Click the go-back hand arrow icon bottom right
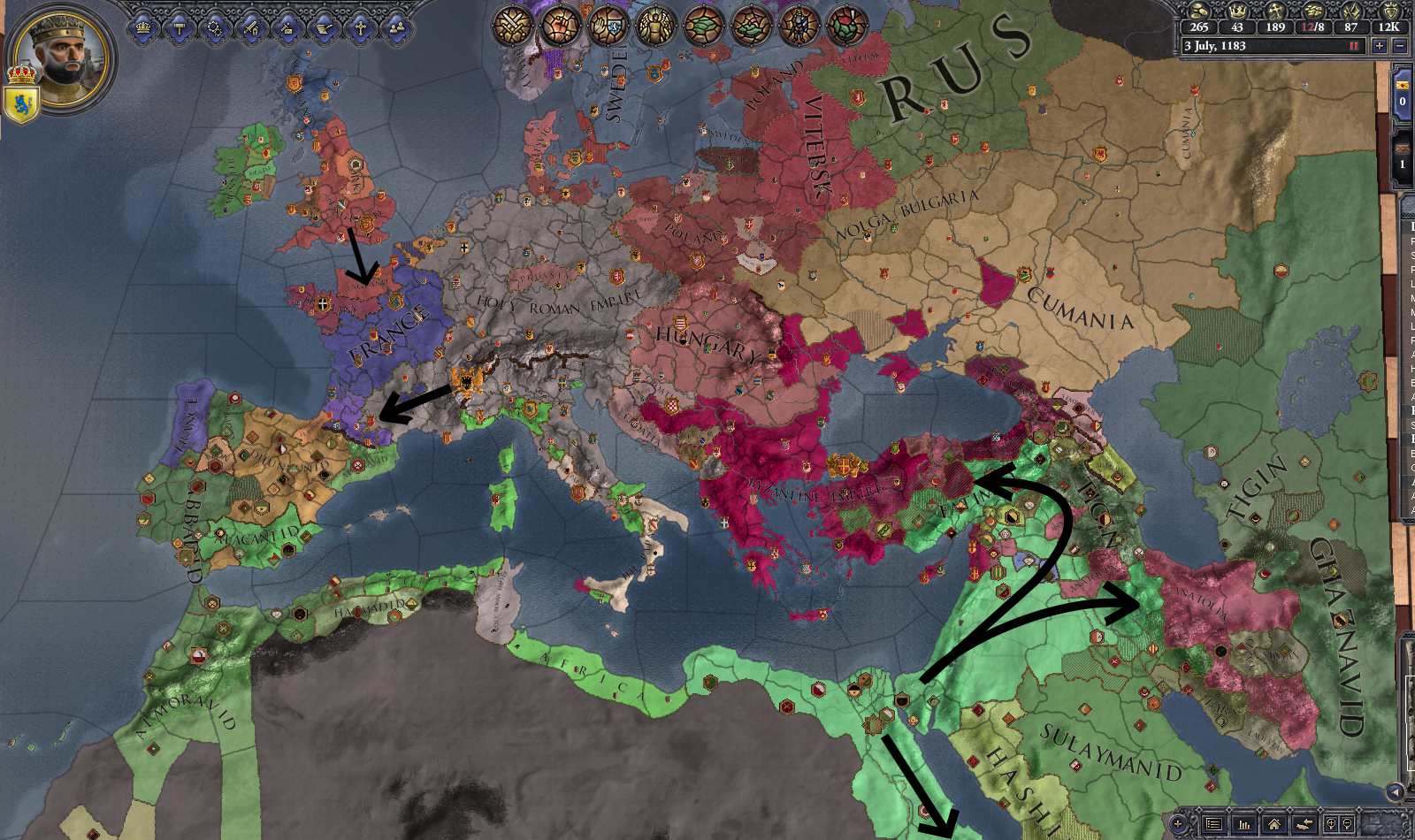Image resolution: width=1415 pixels, height=840 pixels. tap(1305, 823)
